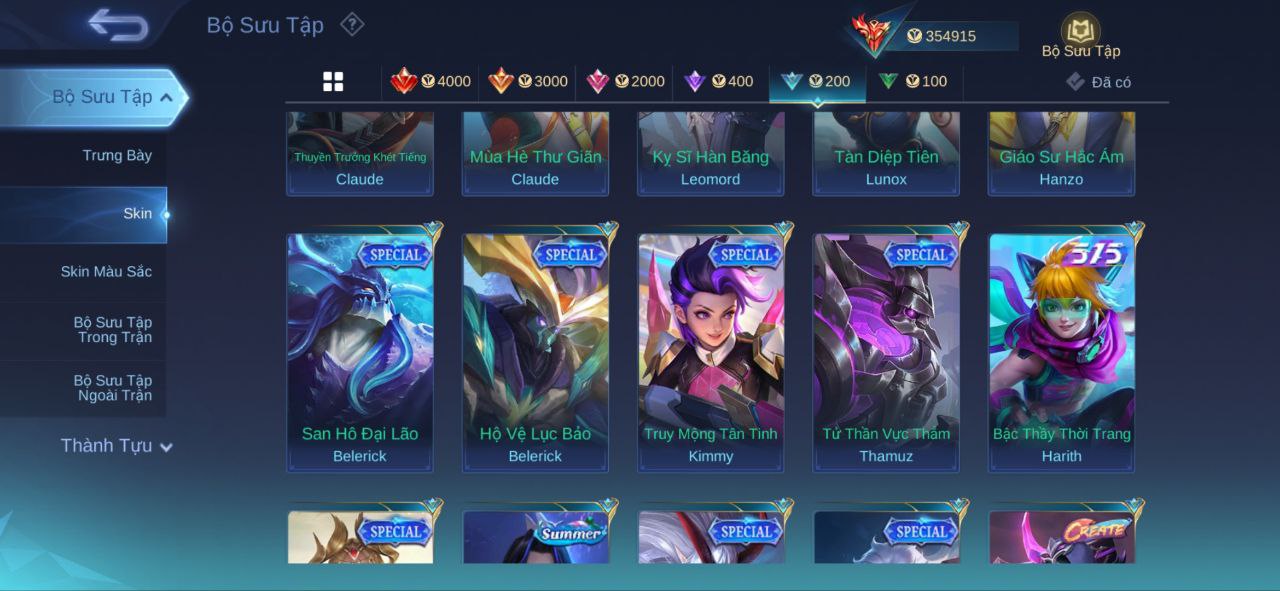Go back with the arrow button
Viewport: 1280px width, 591px height.
118,25
